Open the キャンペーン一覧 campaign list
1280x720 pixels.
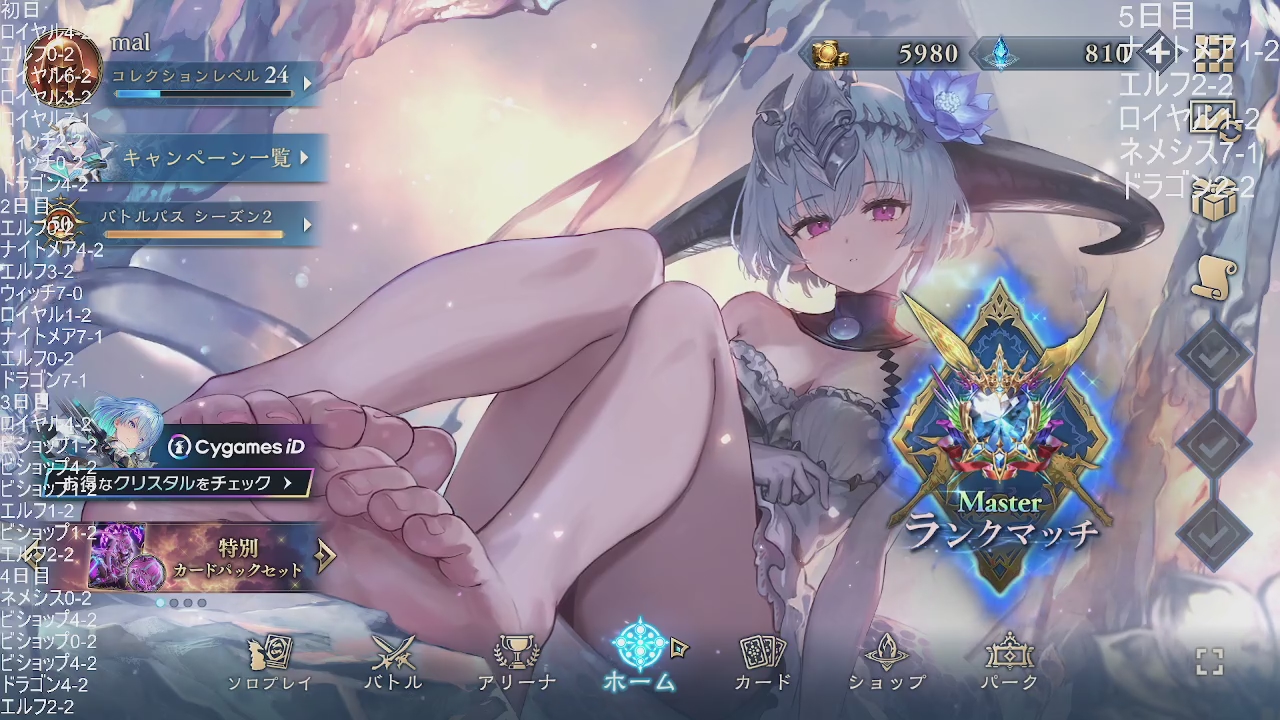tap(215, 158)
